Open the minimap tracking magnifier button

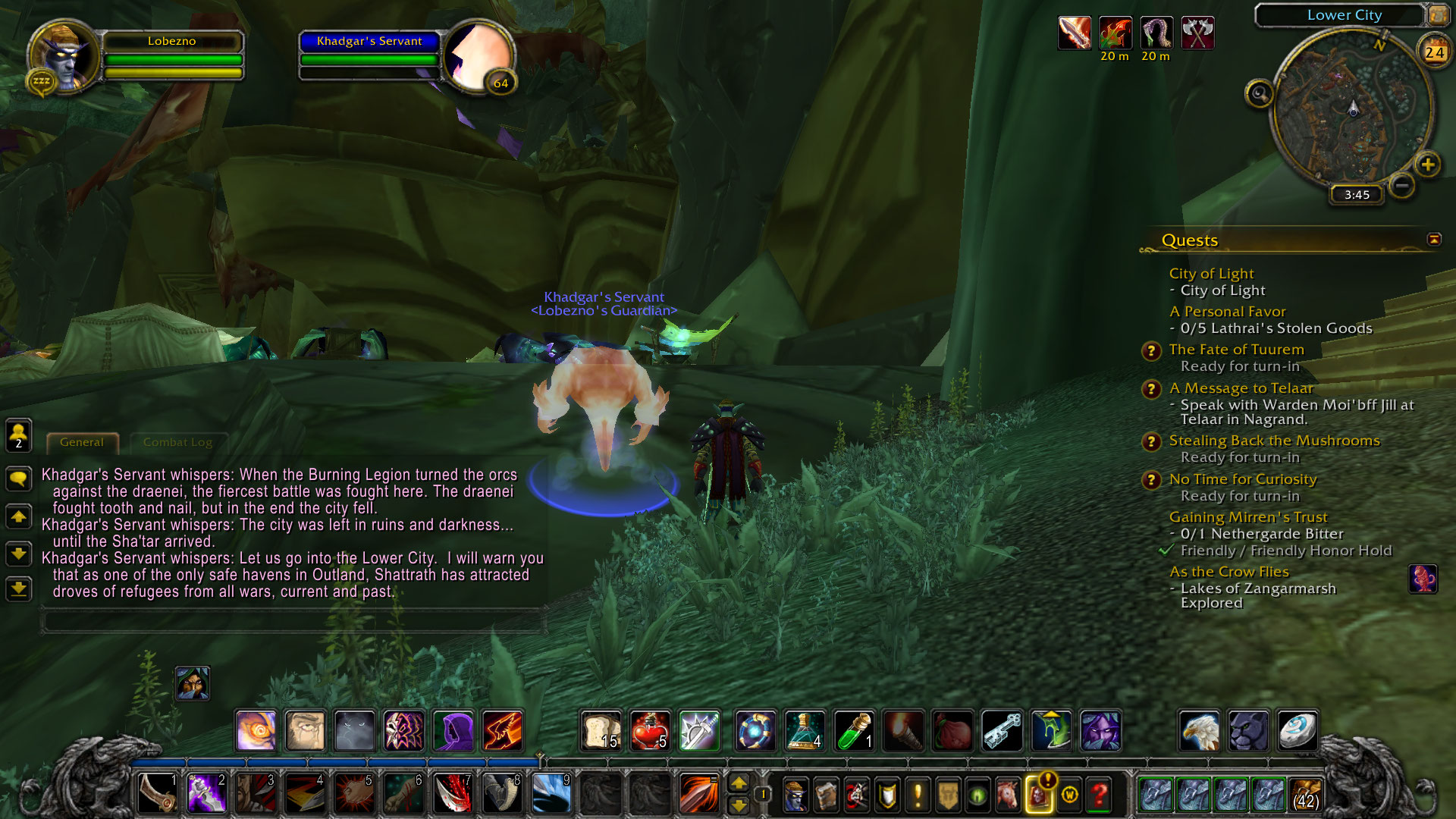click(x=1260, y=94)
